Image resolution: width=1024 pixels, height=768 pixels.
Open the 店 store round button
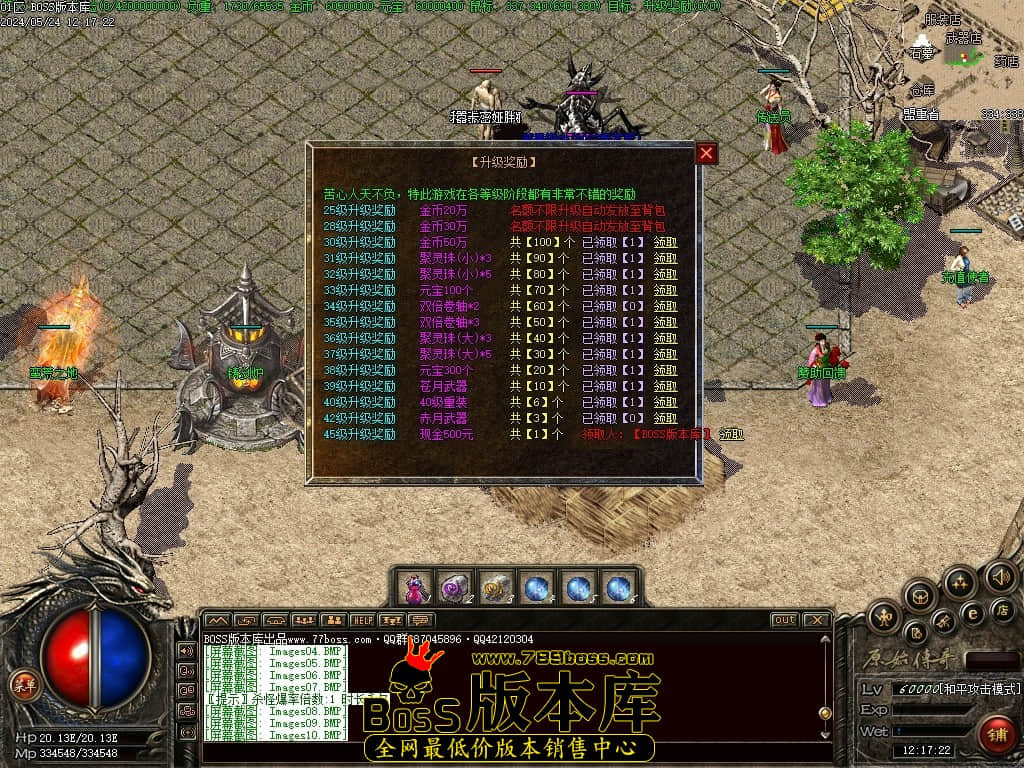point(1004,609)
